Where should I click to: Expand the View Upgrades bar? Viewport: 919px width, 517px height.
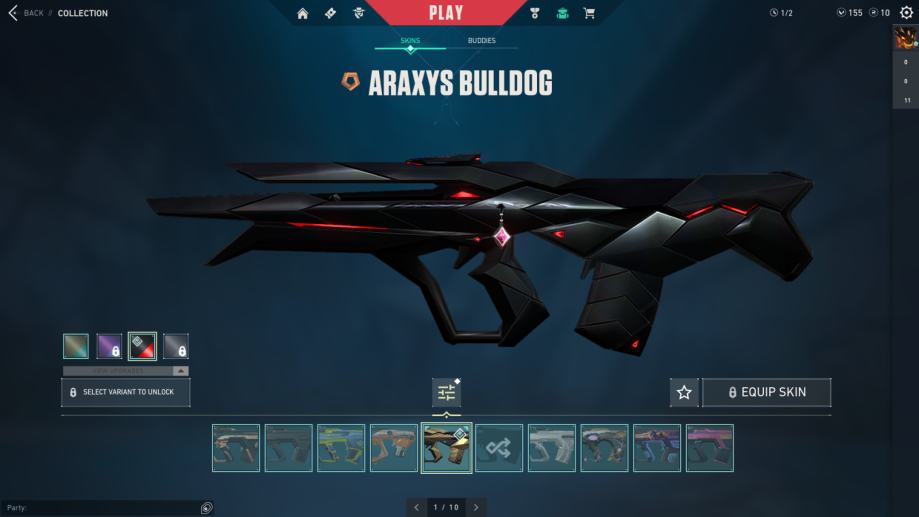tap(126, 370)
